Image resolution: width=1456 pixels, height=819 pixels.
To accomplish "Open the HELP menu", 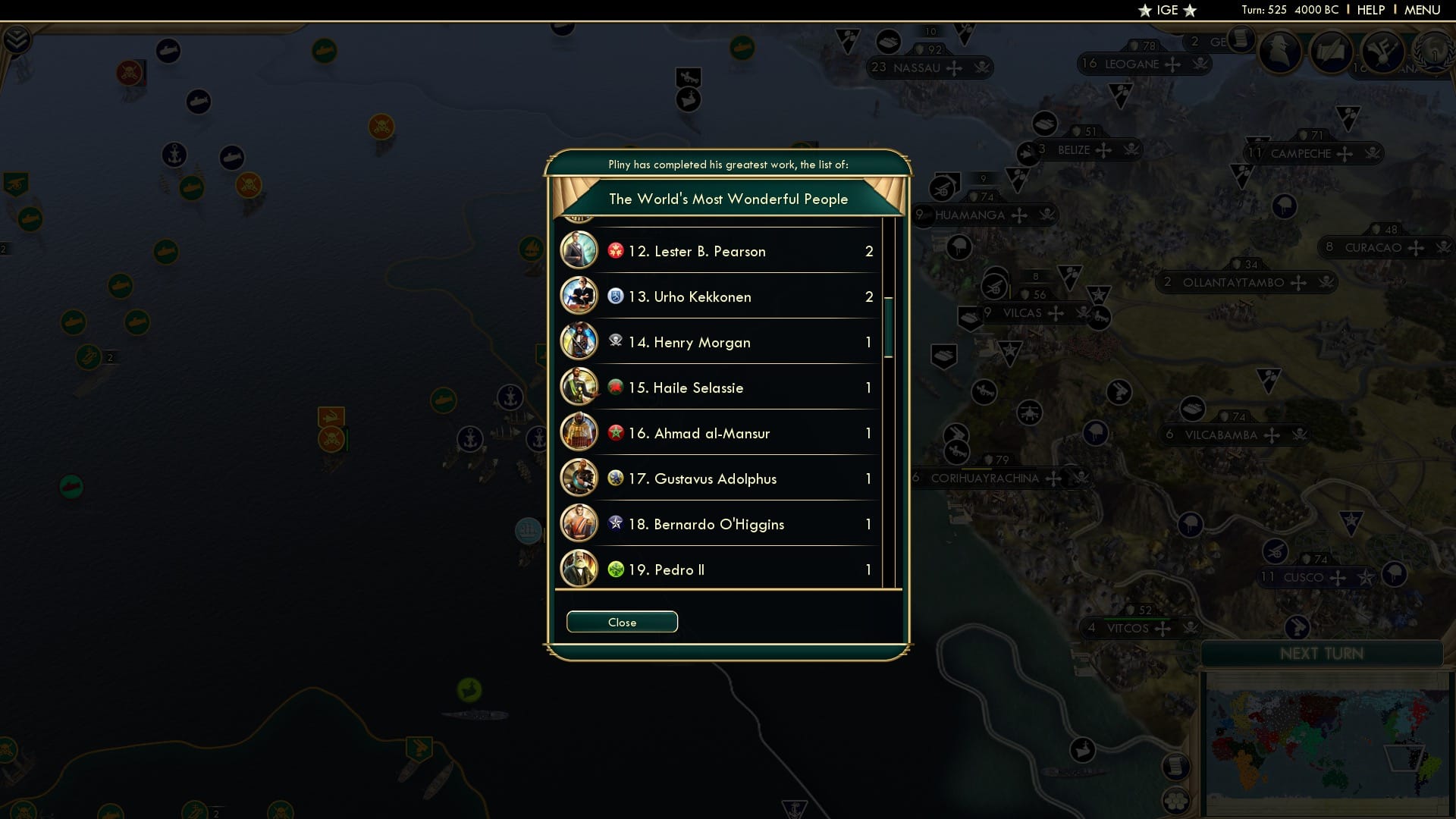I will (x=1371, y=10).
